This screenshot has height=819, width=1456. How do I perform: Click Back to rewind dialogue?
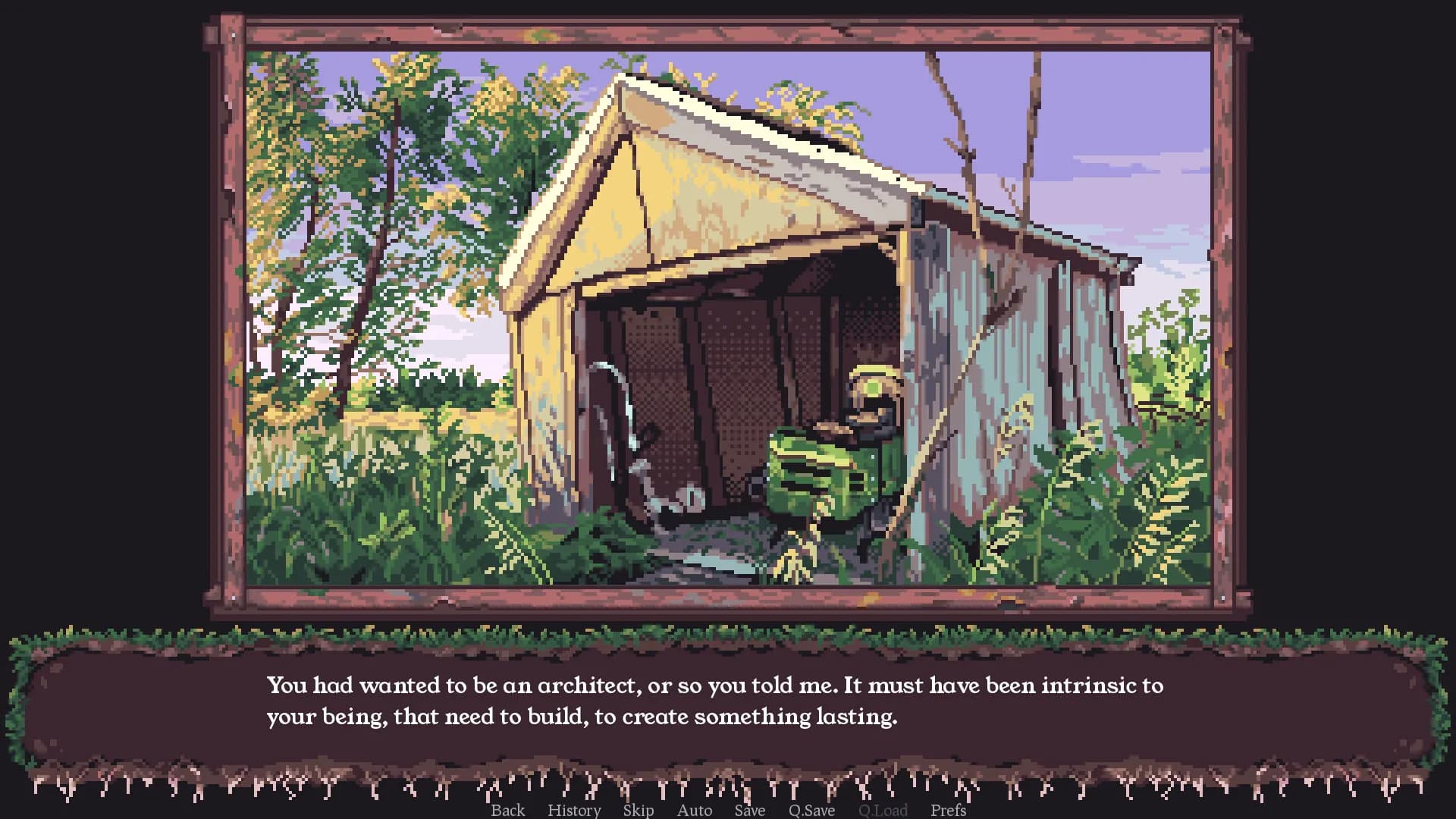click(508, 810)
